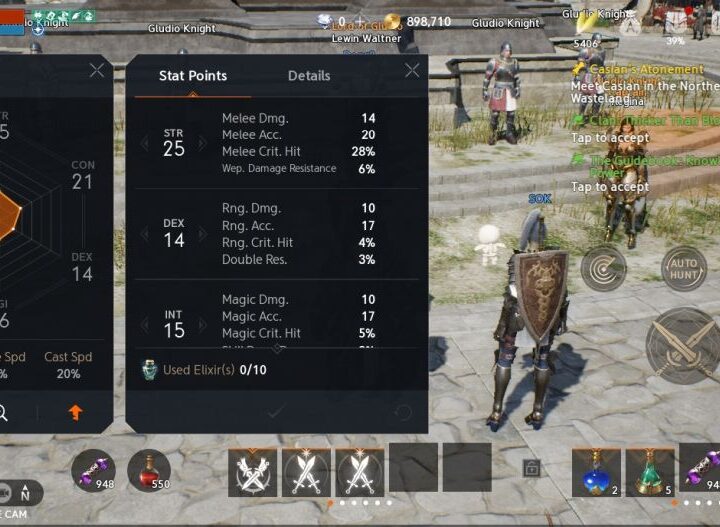This screenshot has height=527, width=720.
Task: Close the Stat Points panel
Action: pos(412,71)
